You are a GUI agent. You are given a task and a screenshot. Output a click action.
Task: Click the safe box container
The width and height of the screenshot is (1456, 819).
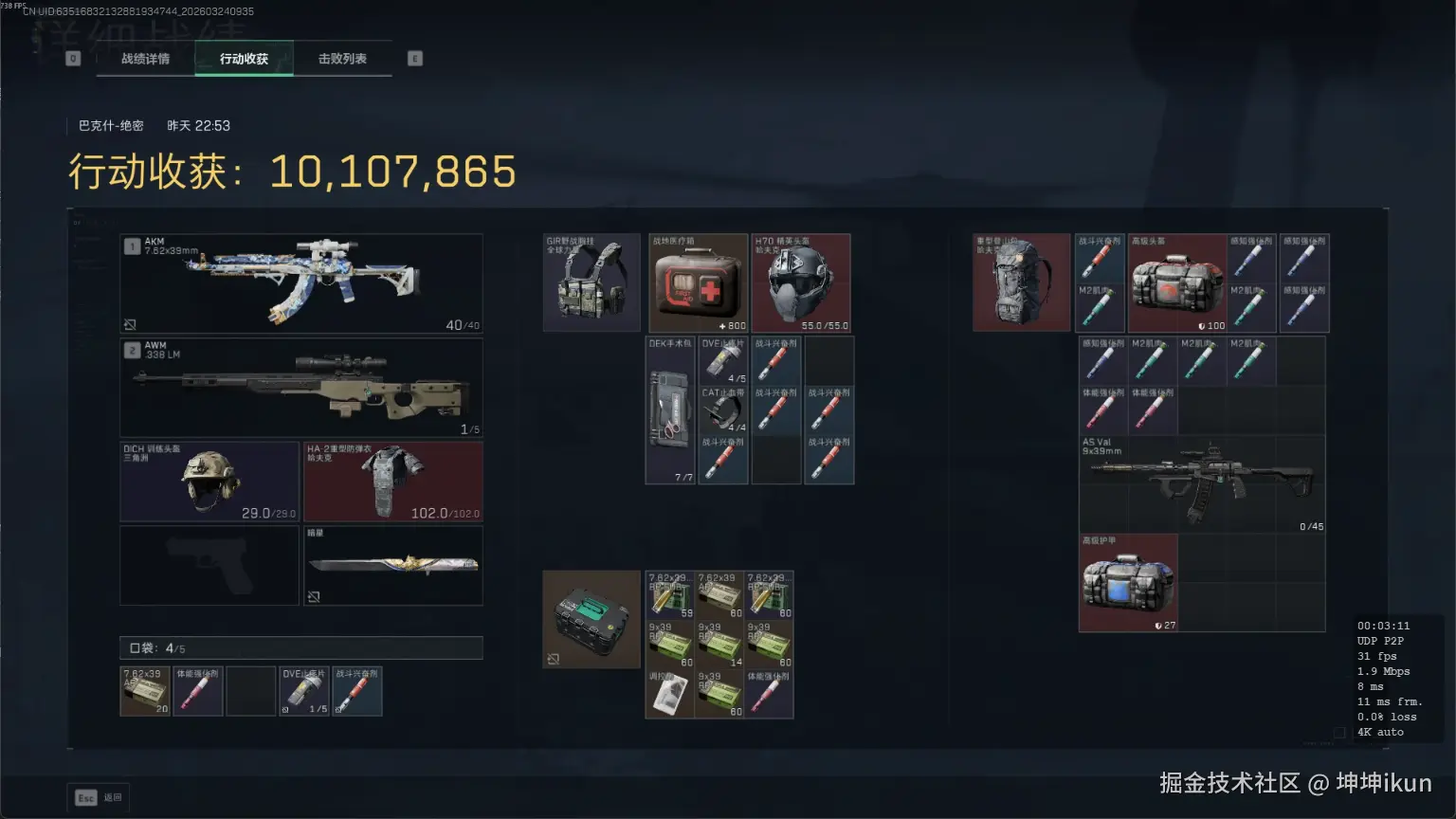pos(591,618)
